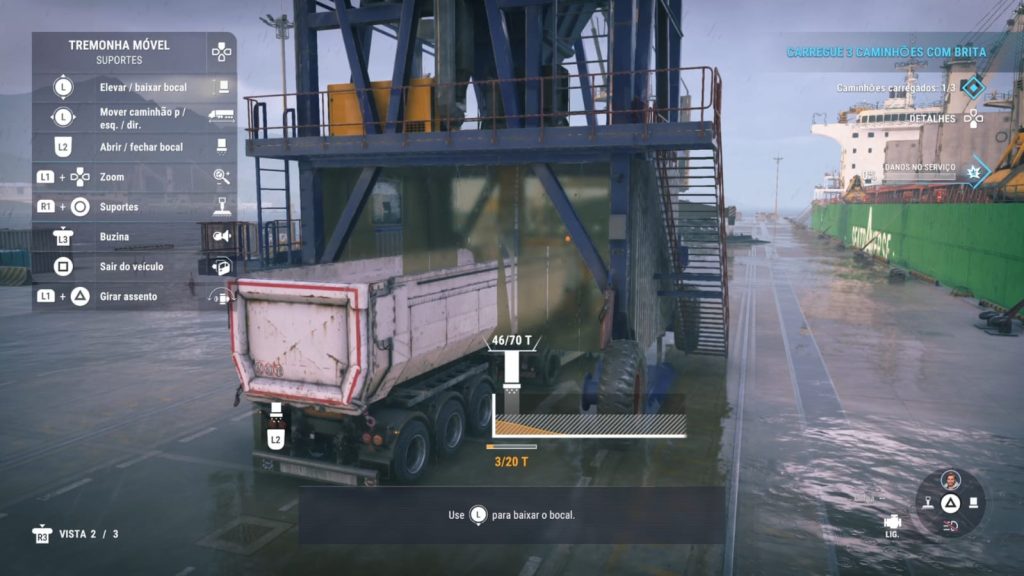Choose the stabilizer icon on the radial menu's left
This screenshot has height=576, width=1024.
tap(928, 503)
